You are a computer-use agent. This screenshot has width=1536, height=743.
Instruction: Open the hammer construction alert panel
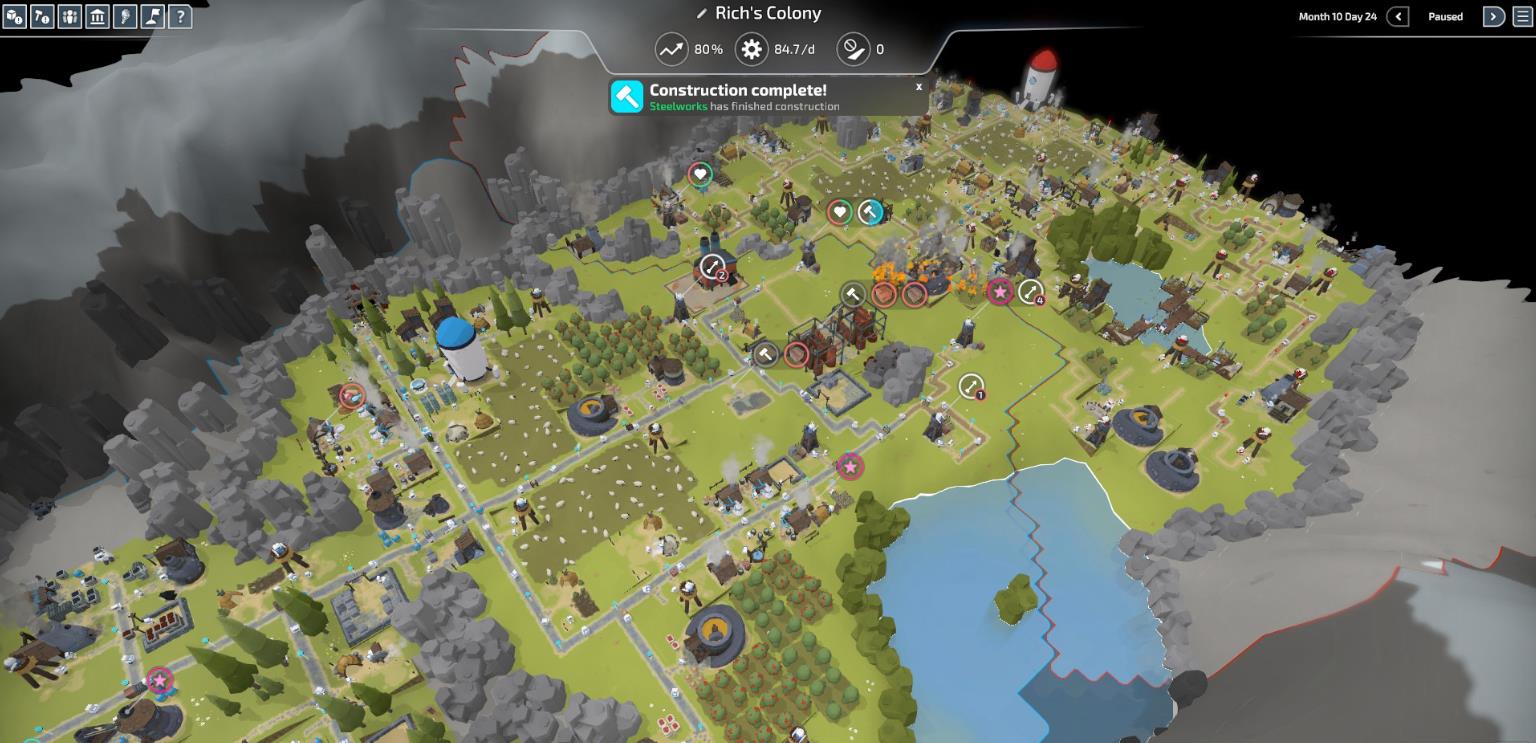click(42, 16)
